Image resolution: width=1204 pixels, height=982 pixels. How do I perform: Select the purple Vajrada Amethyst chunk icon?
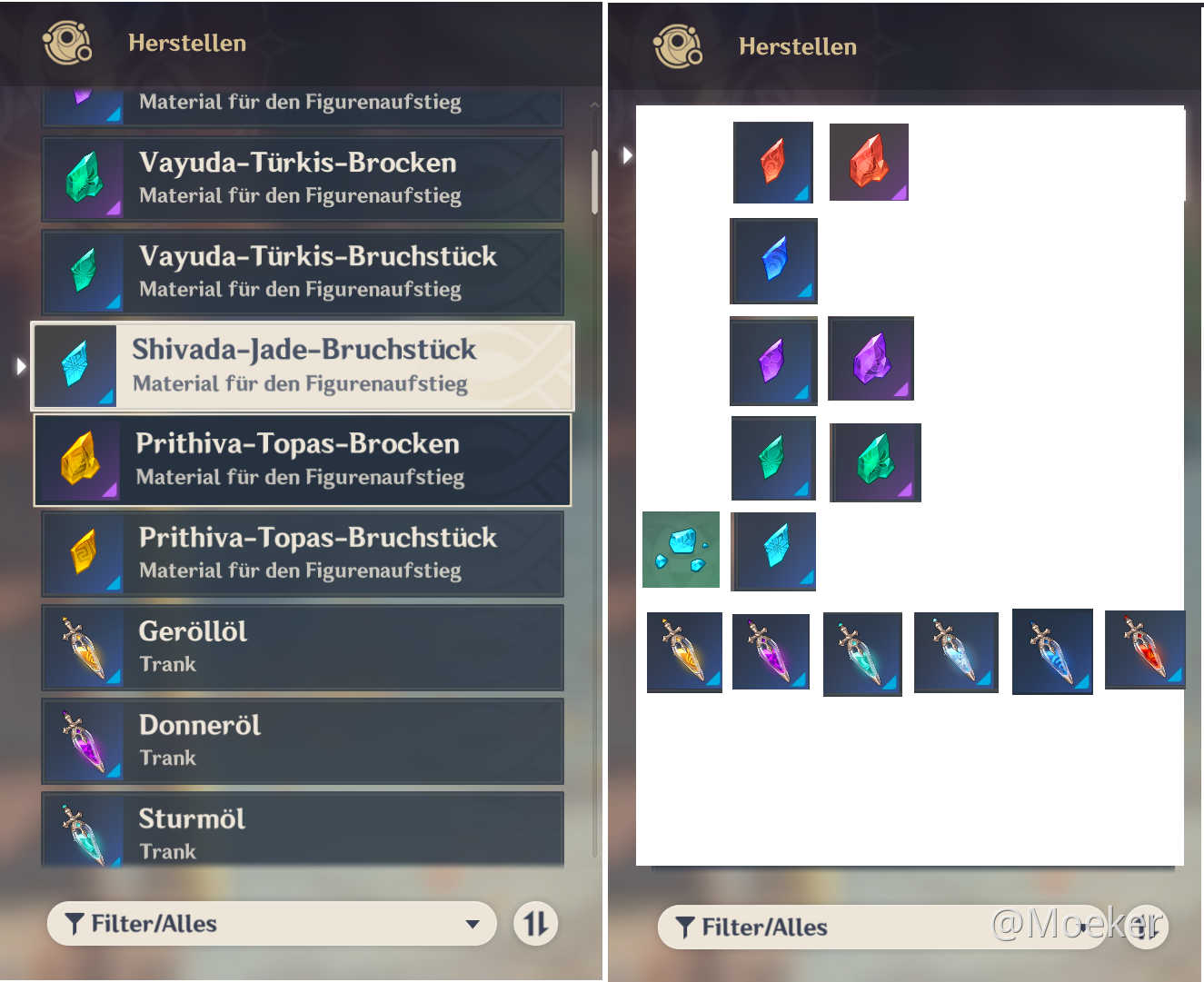(871, 359)
